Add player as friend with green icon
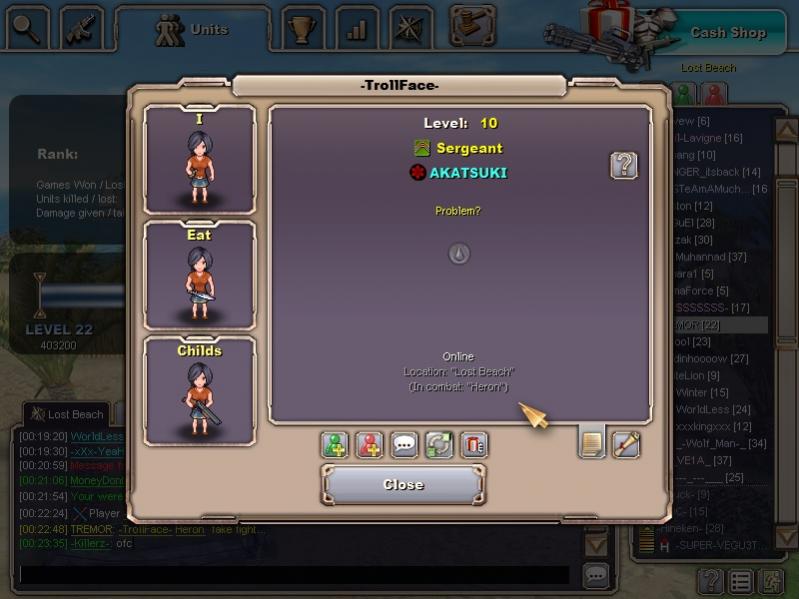Screen dimensions: 799x599 pyautogui.click(x=335, y=445)
